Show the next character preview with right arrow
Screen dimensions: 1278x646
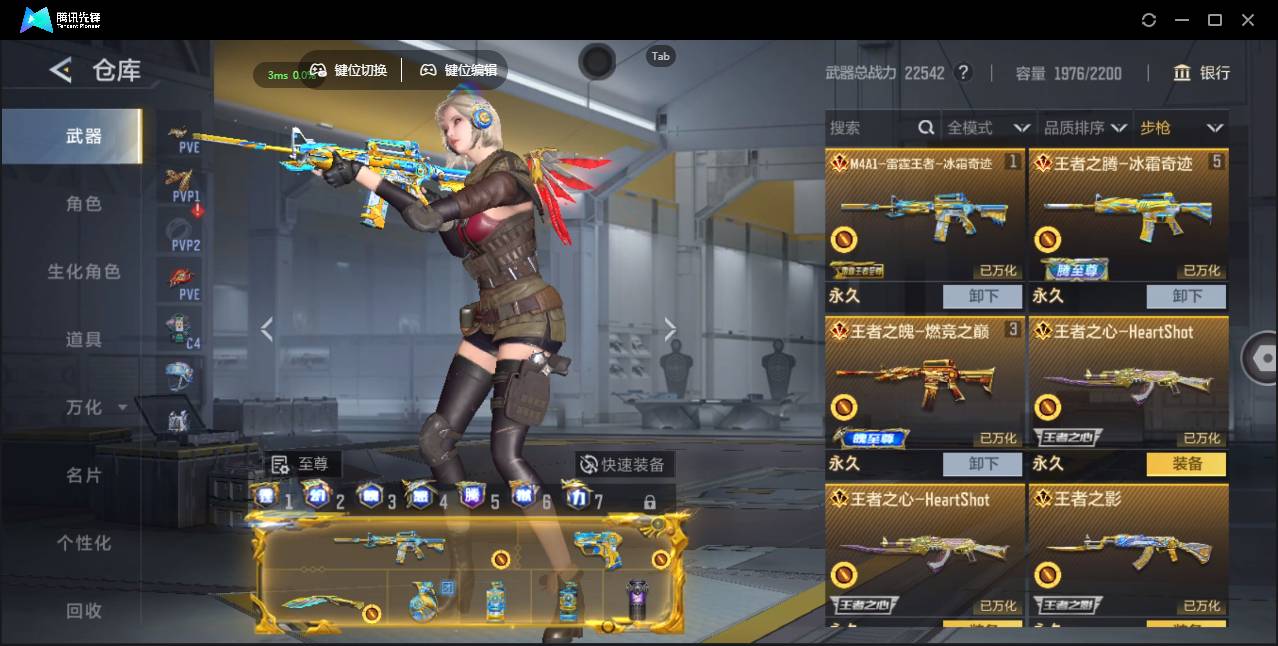point(670,329)
